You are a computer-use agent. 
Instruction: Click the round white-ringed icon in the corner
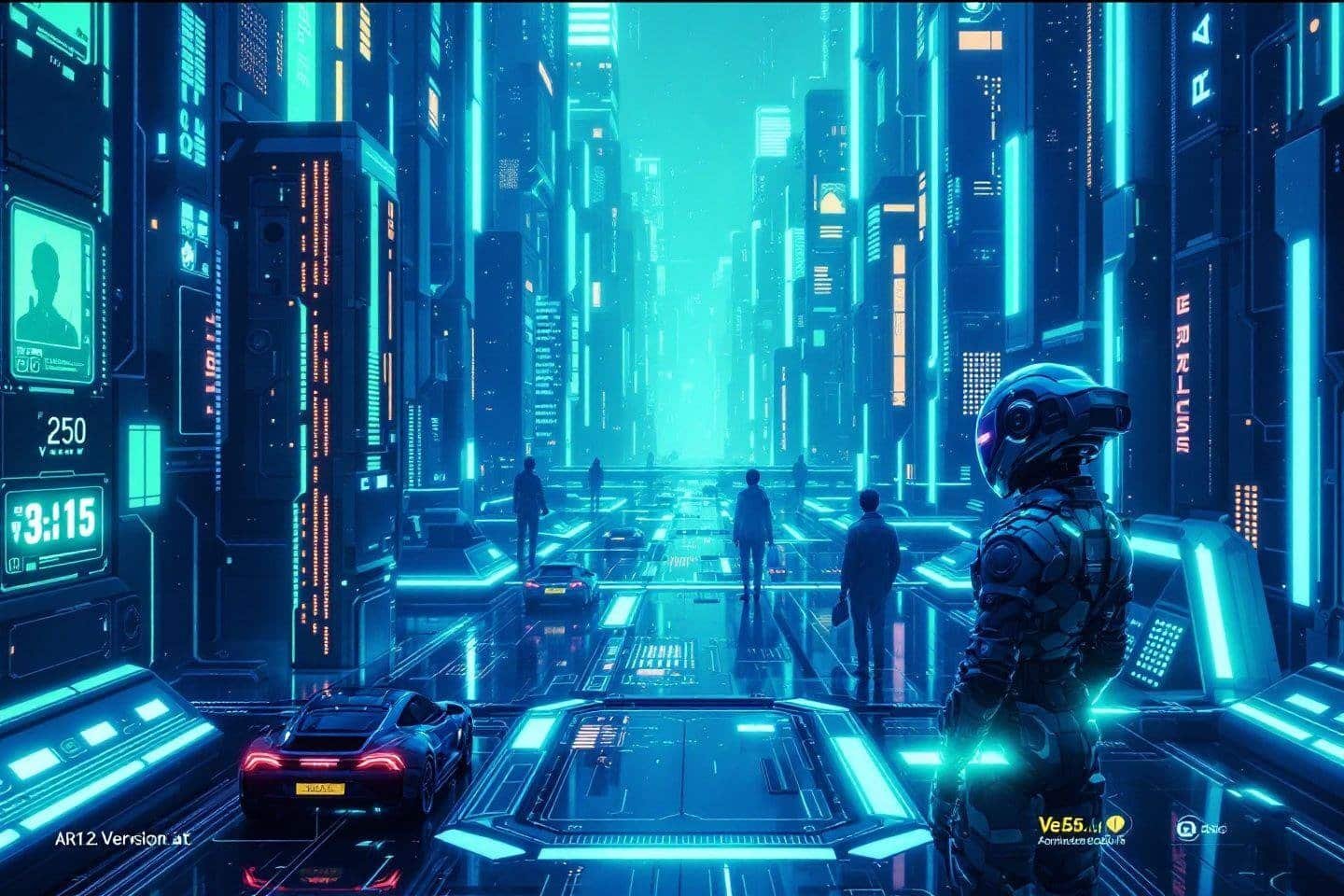pos(1187,827)
